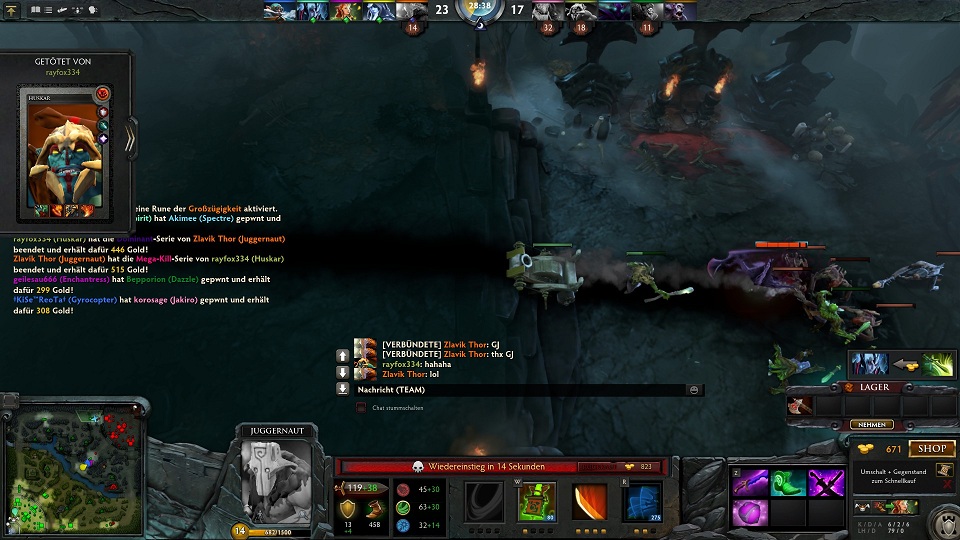The image size is (960, 540).
Task: Activate the Omnislash ultimate ability
Action: point(643,501)
